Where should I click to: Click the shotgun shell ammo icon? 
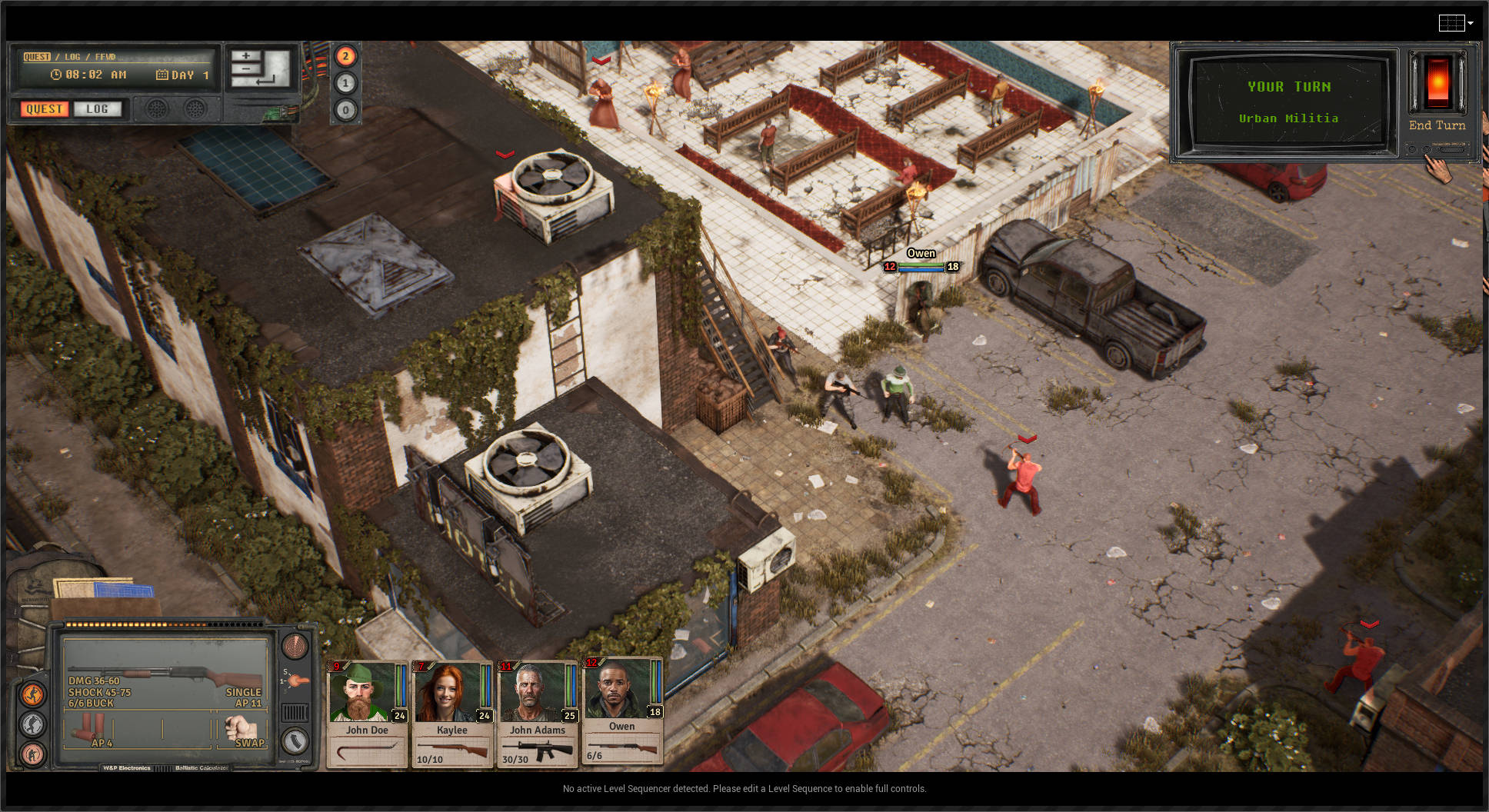89,727
